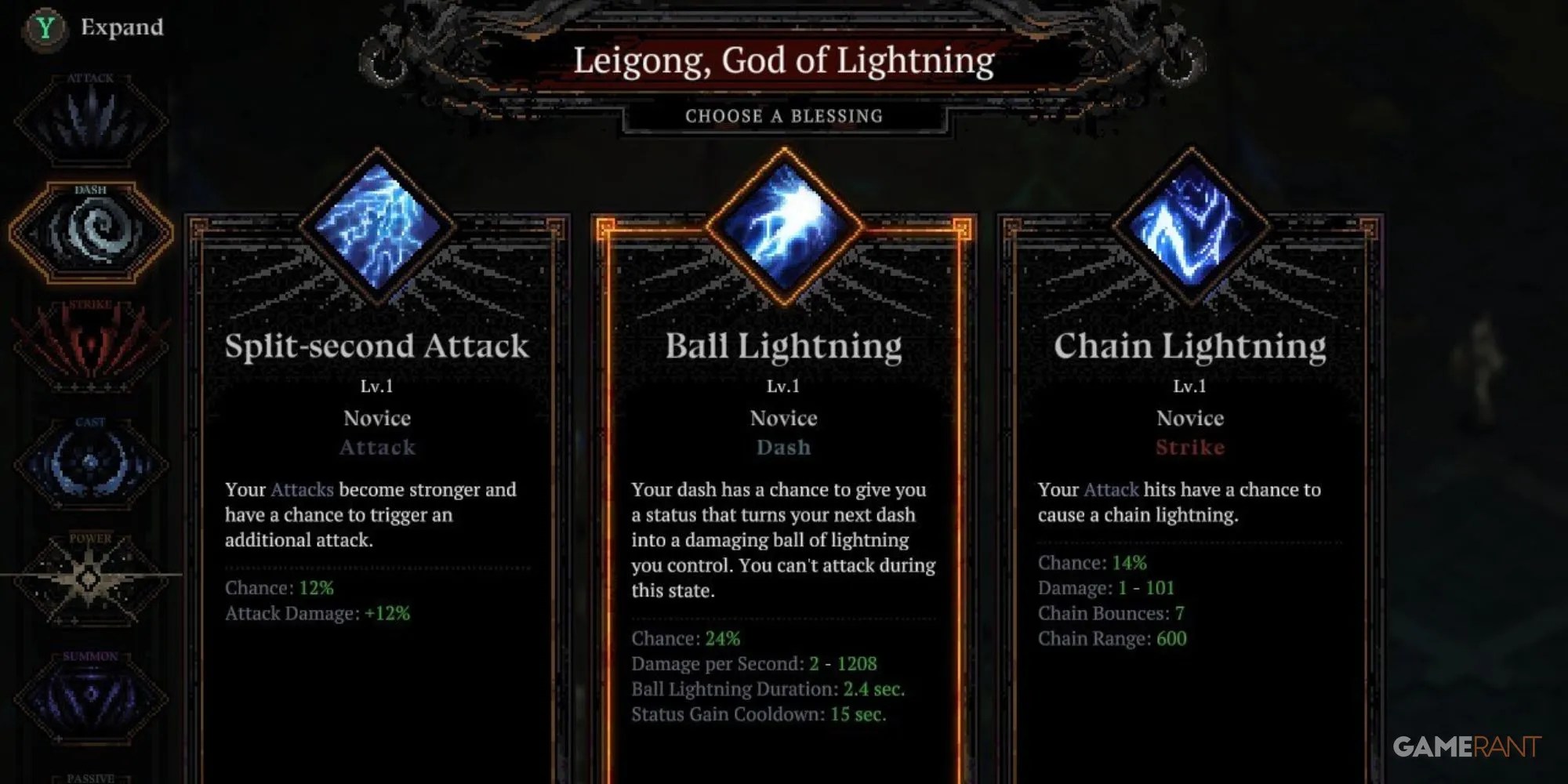Click the Leigong, God of Lightning title banner
Viewport: 1568px width, 784px height.
(784, 61)
